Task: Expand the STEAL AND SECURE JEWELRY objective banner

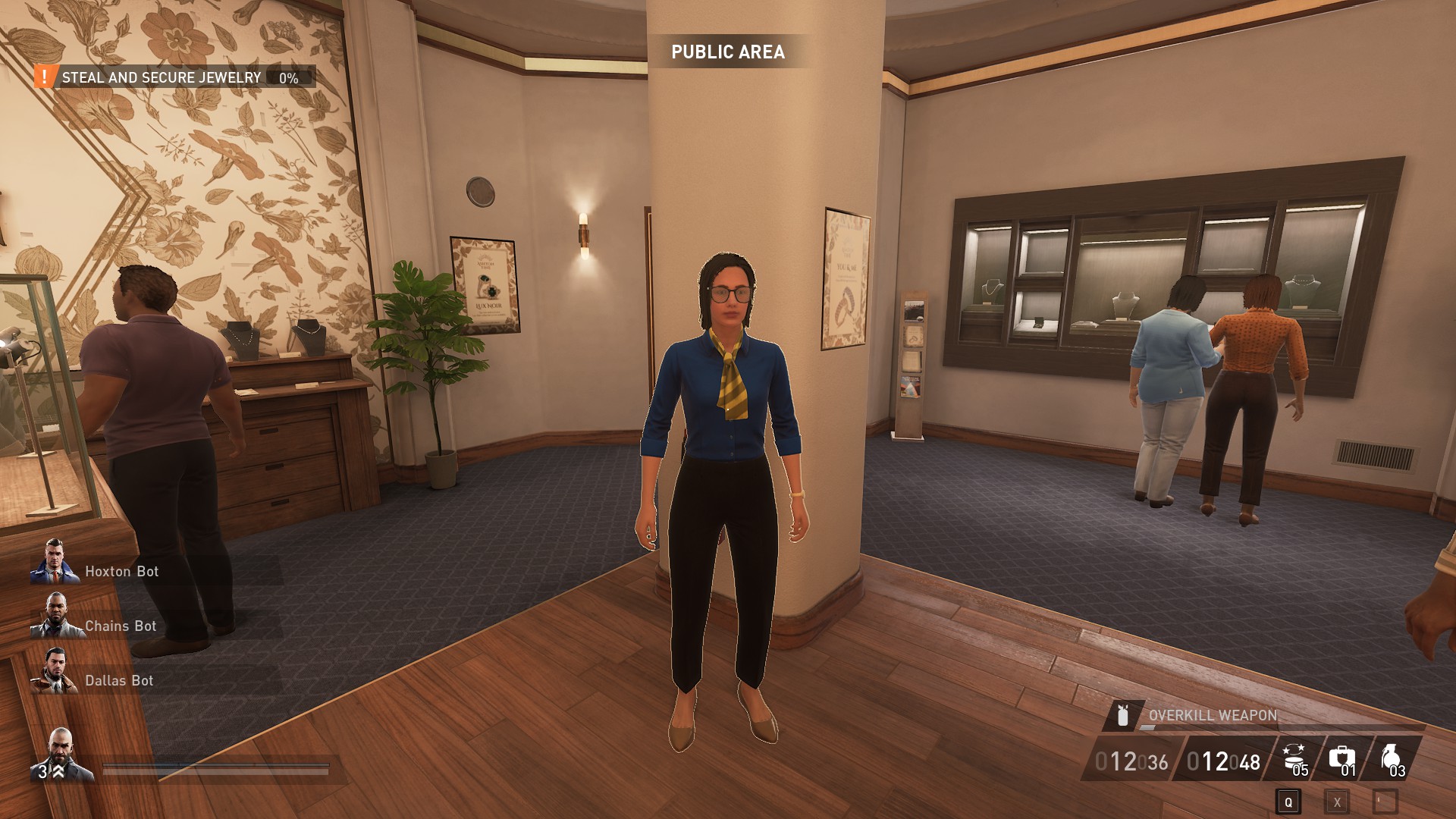Action: (x=160, y=77)
